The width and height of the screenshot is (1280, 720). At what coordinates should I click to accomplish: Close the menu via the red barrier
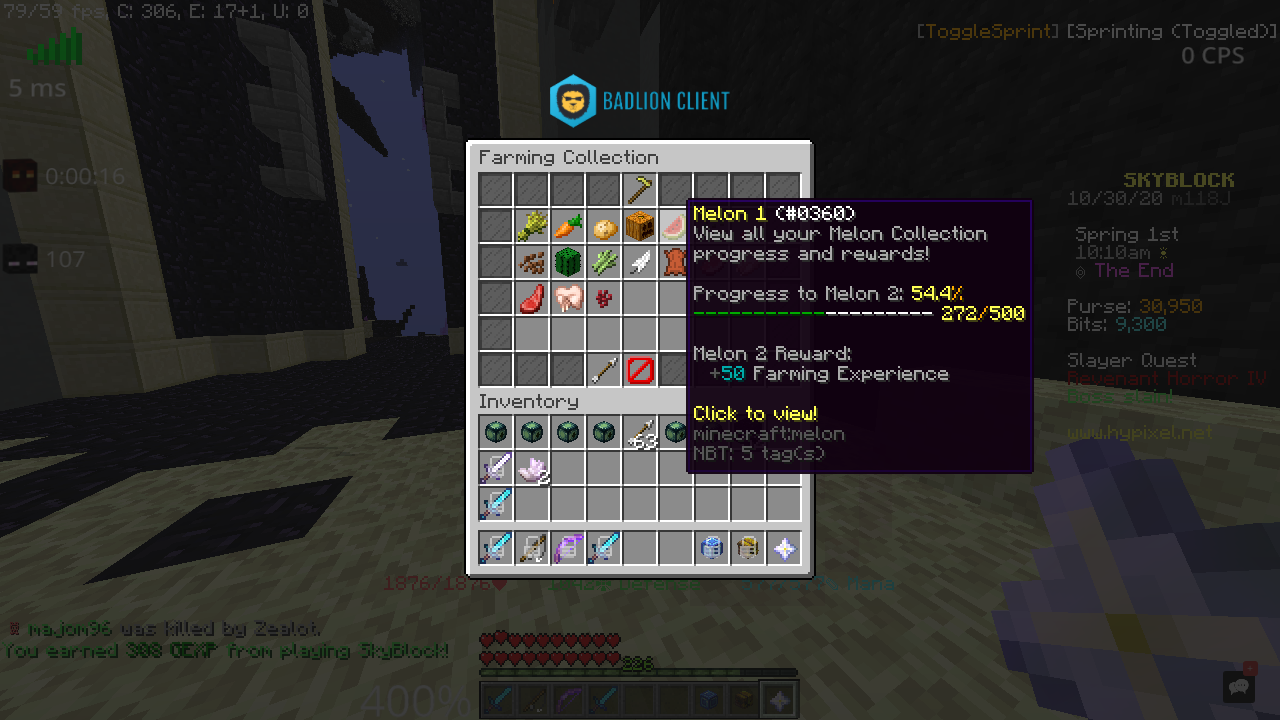641,369
